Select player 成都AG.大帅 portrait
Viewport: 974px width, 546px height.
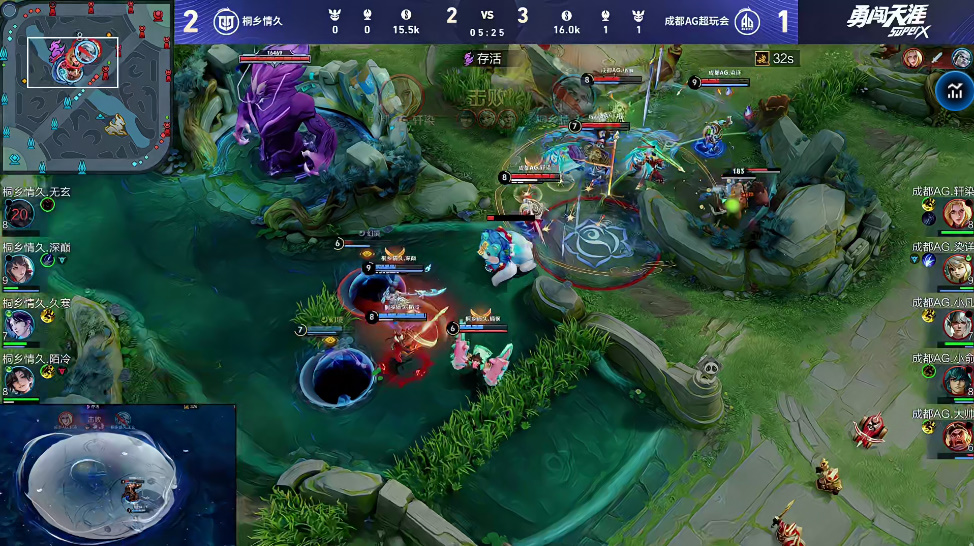pos(957,435)
